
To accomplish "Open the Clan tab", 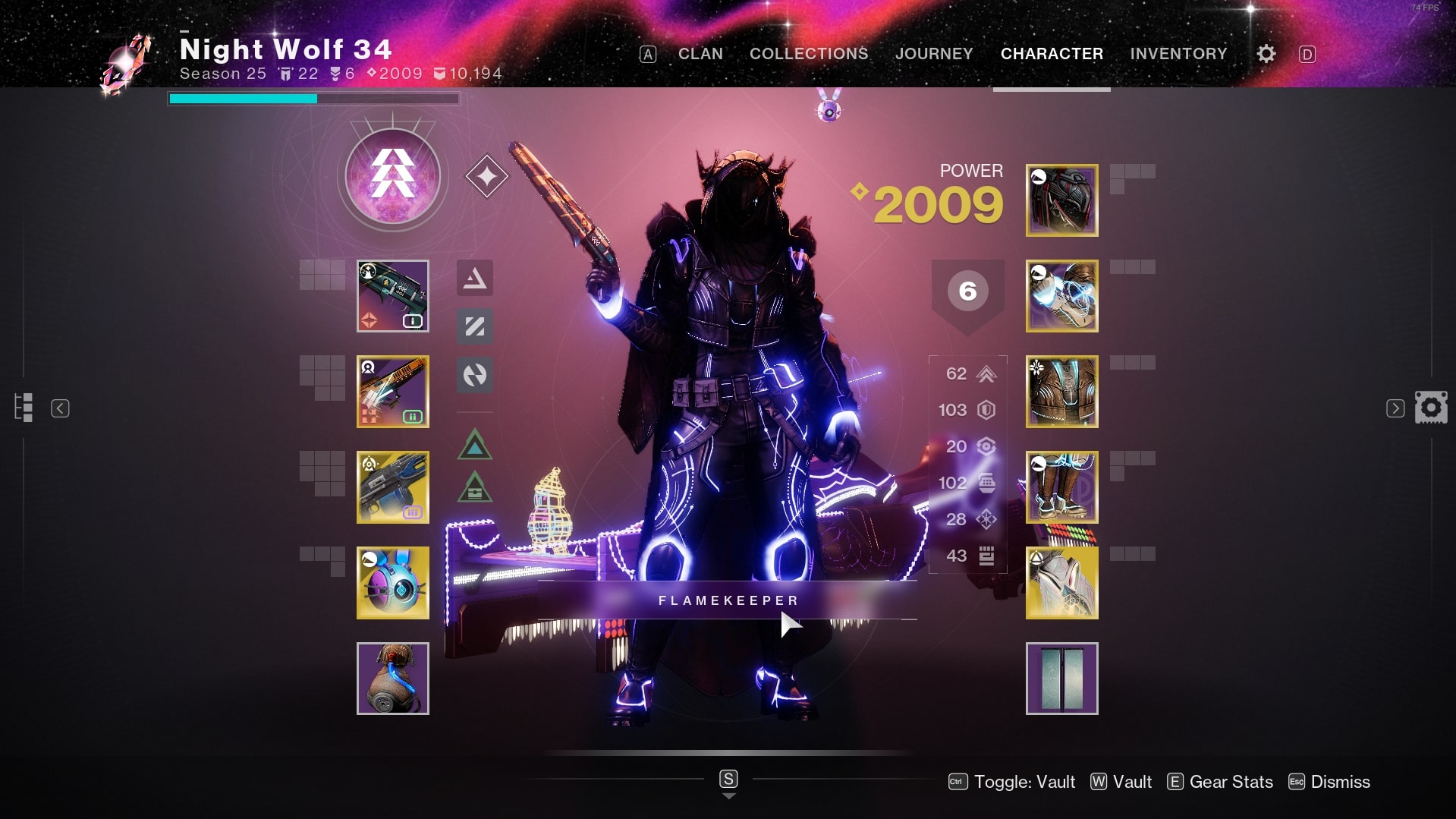I will (700, 54).
